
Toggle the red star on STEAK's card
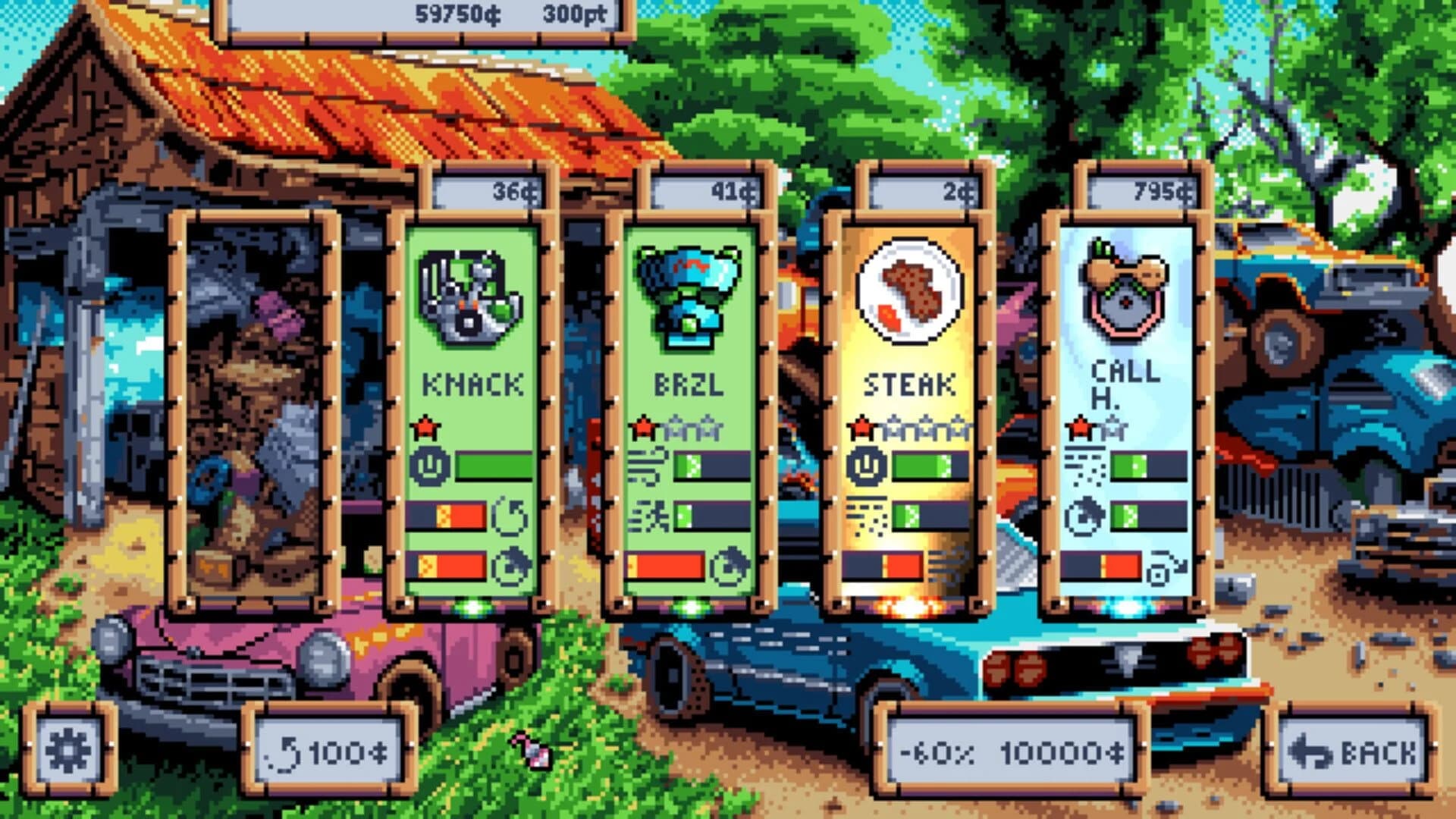point(861,426)
